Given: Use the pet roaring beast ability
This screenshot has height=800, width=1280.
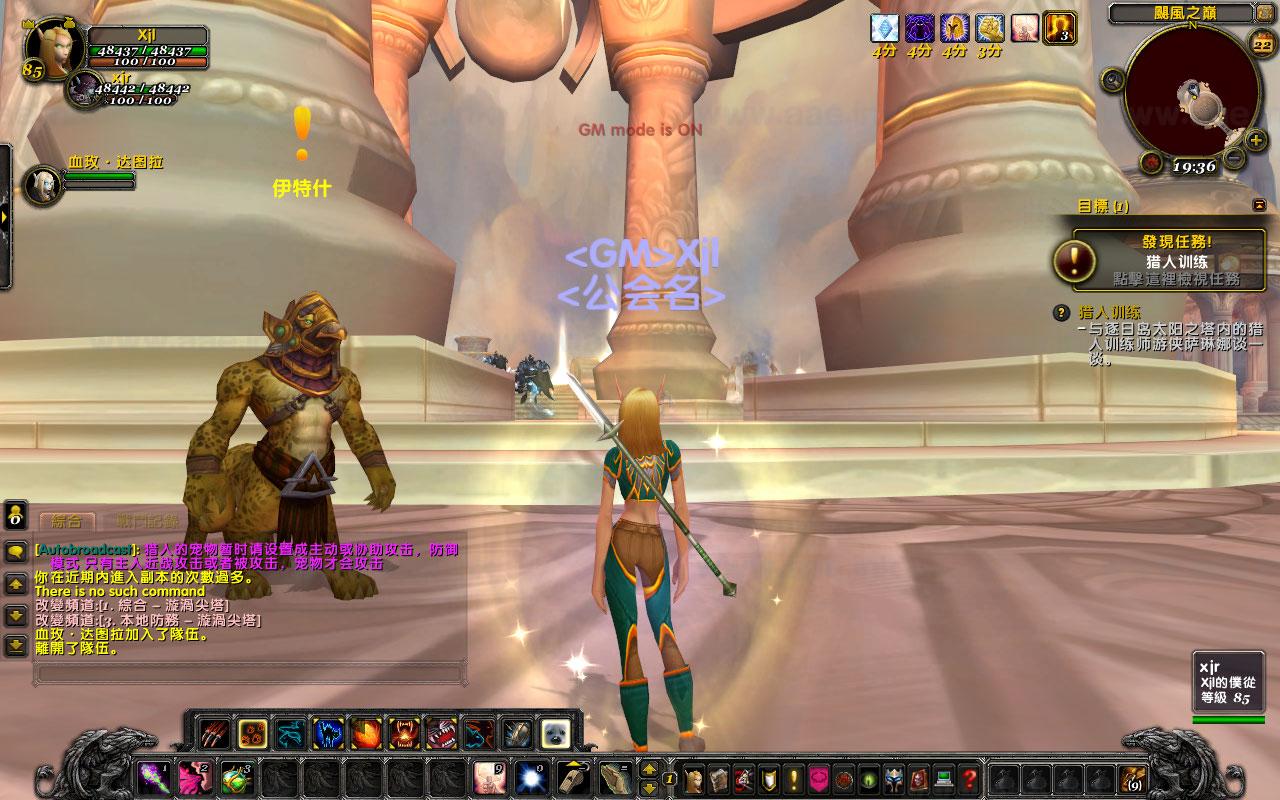Looking at the screenshot, I should pos(404,734).
